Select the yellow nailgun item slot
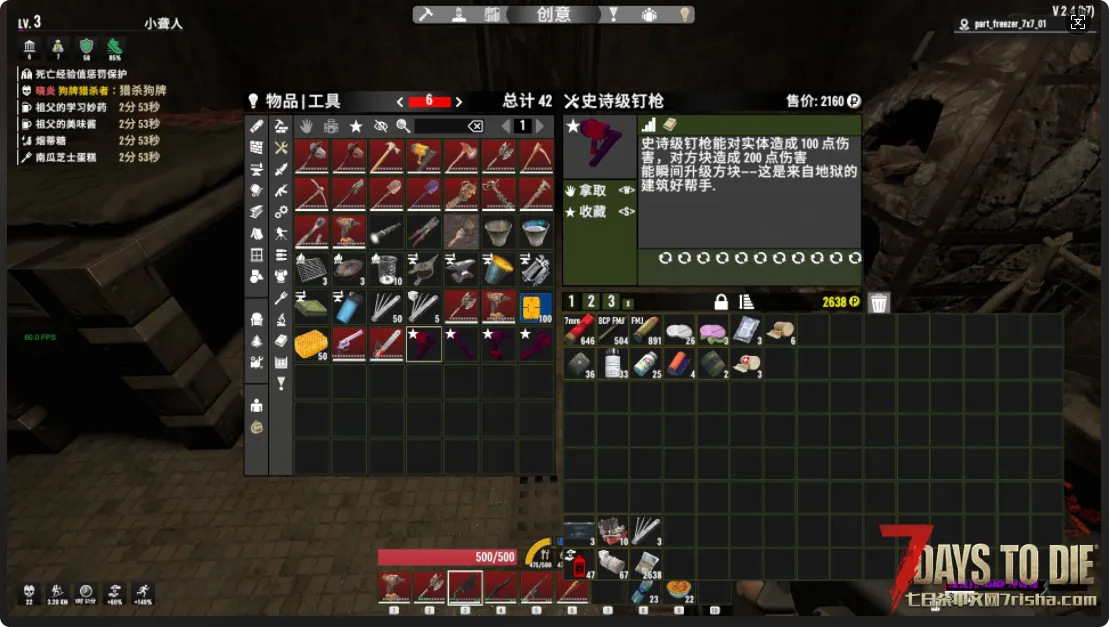This screenshot has width=1109, height=627. coord(424,155)
